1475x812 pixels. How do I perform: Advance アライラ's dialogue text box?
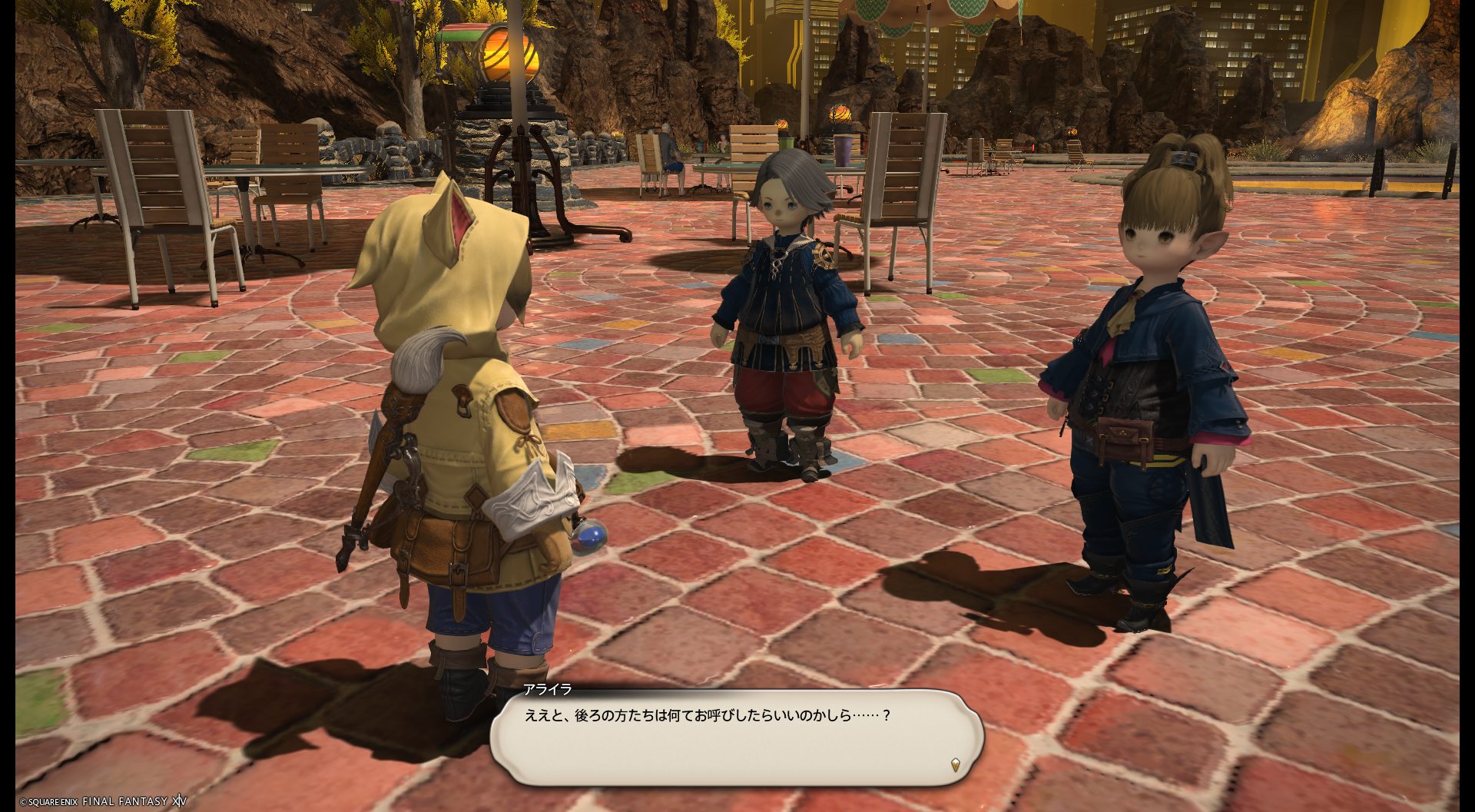tap(736, 737)
